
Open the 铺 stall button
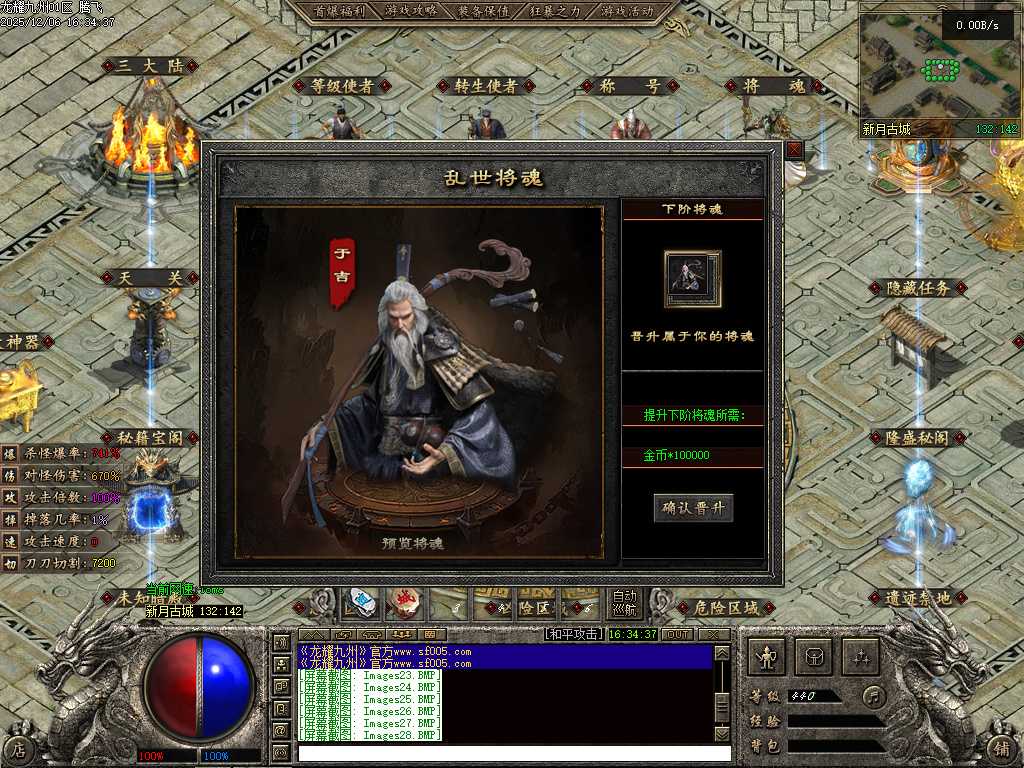pyautogui.click(x=1003, y=748)
